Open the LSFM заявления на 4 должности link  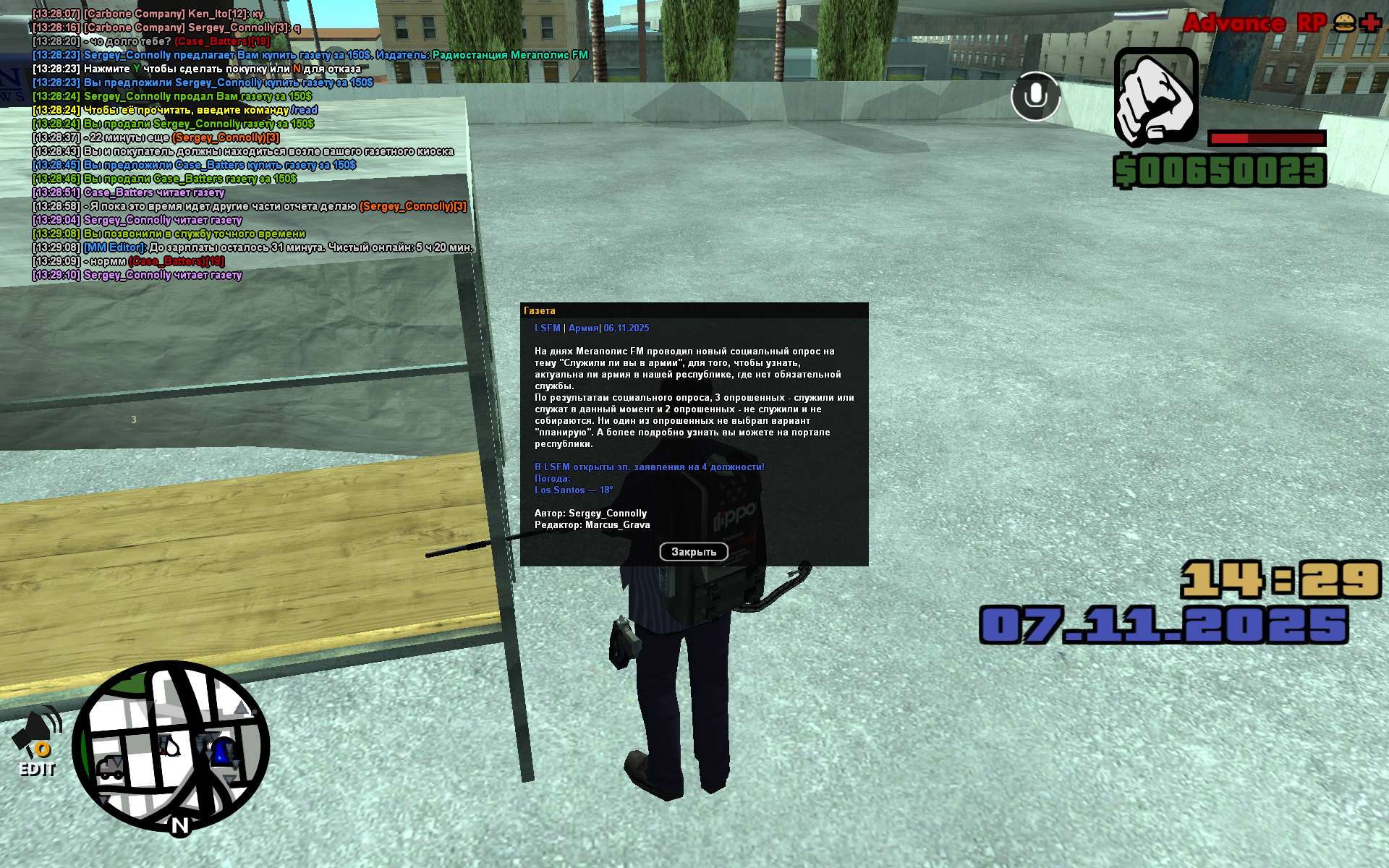648,467
